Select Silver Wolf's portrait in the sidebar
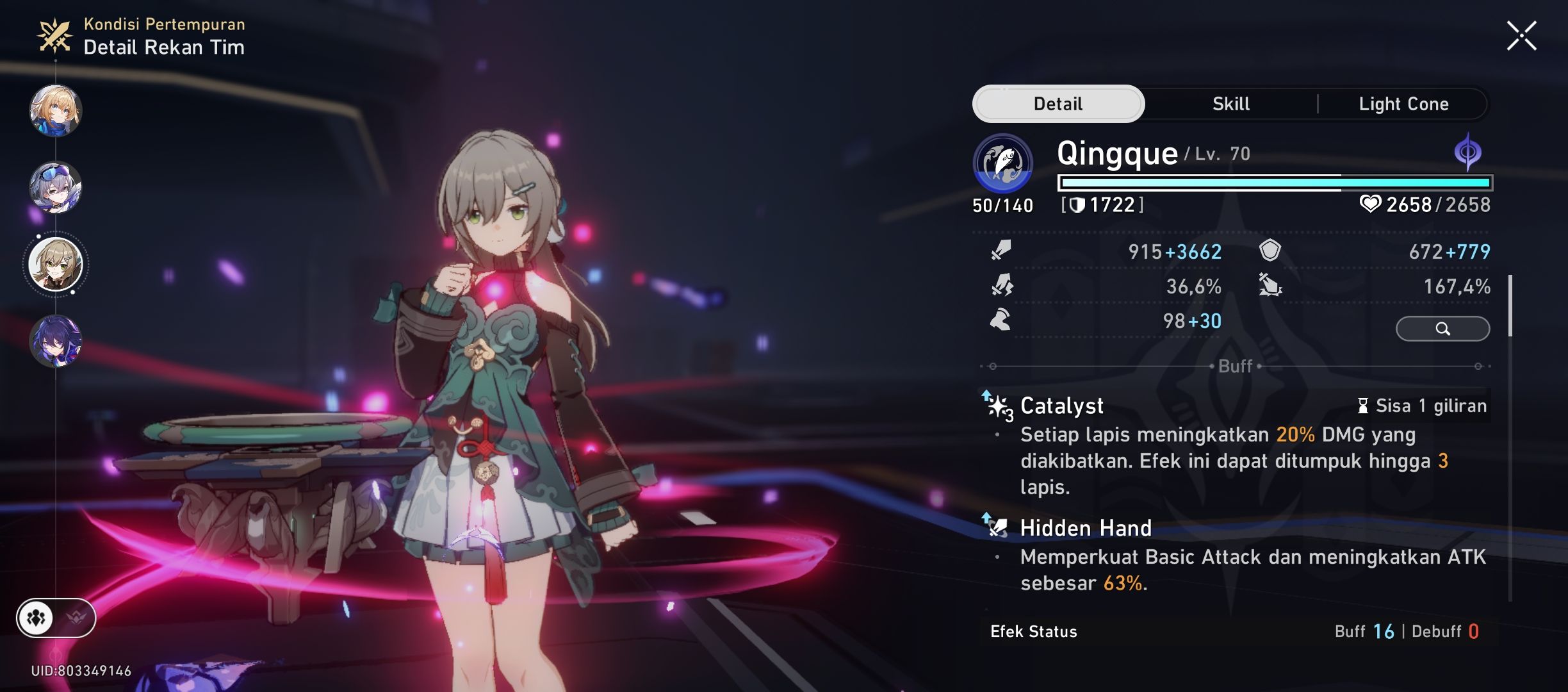Viewport: 1568px width, 692px height. (x=56, y=187)
